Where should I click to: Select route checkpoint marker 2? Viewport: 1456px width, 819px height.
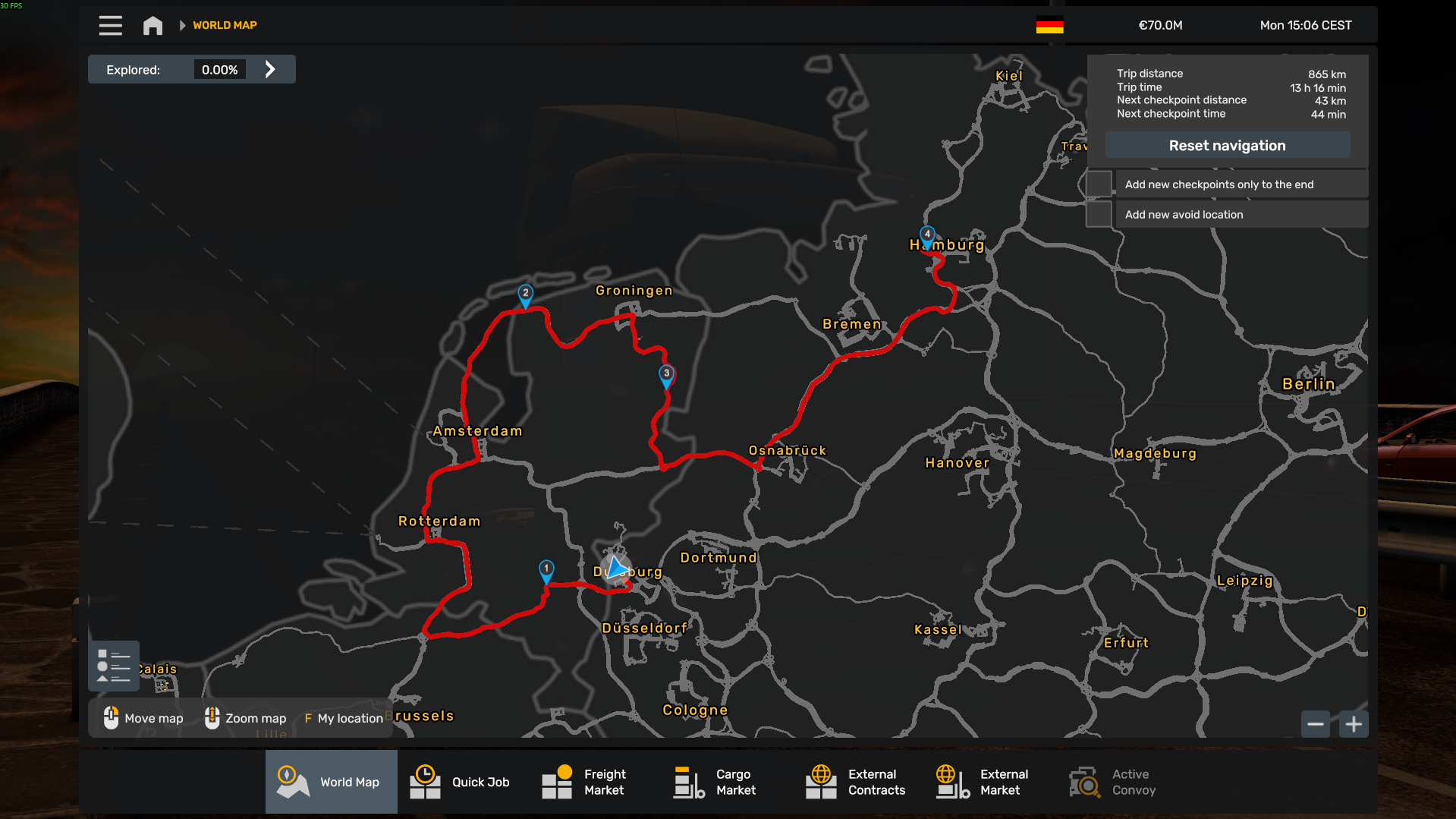(525, 295)
